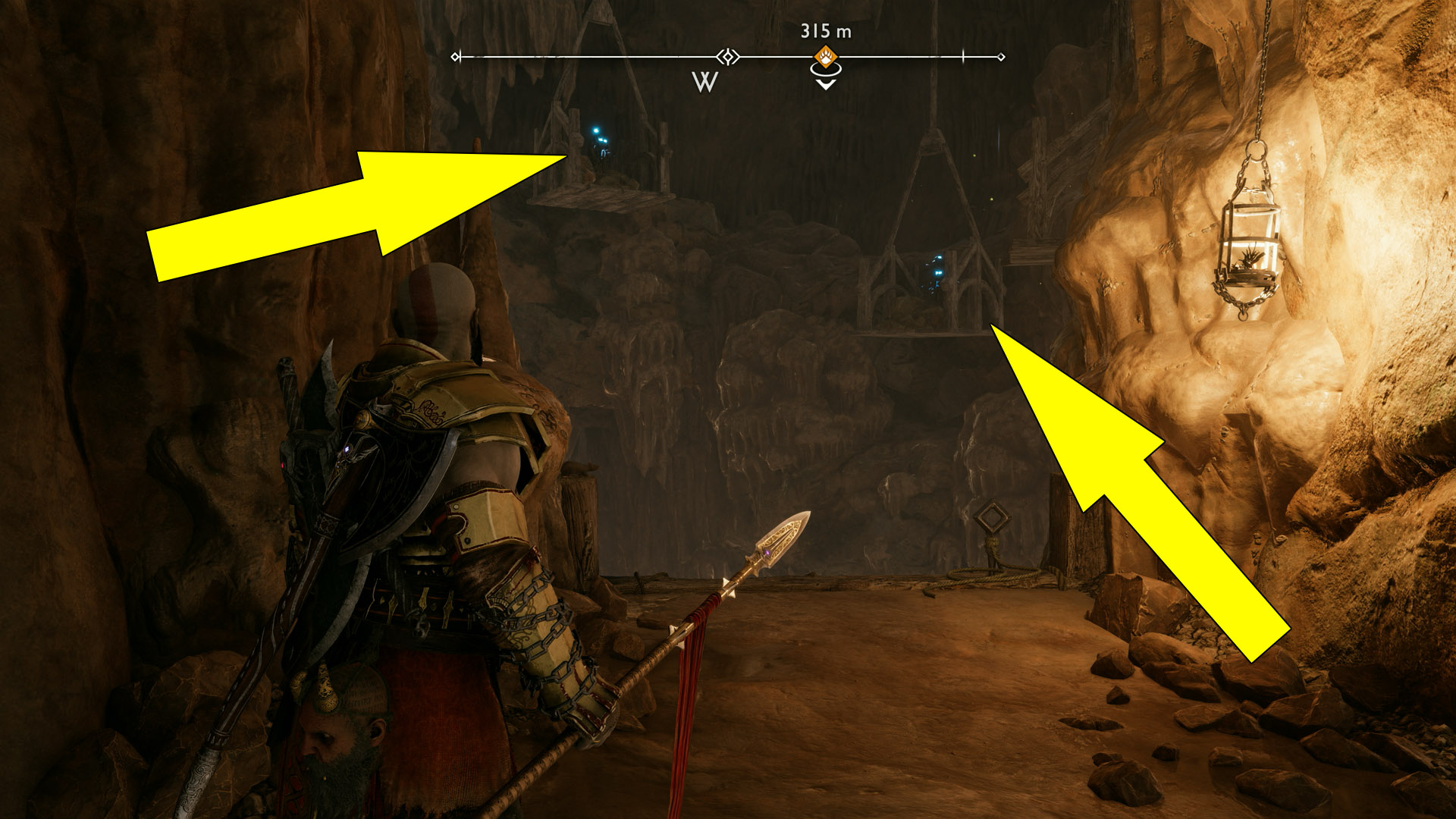This screenshot has height=819, width=1456.
Task: Click the diamond waypoint icon left of W
Action: [726, 55]
